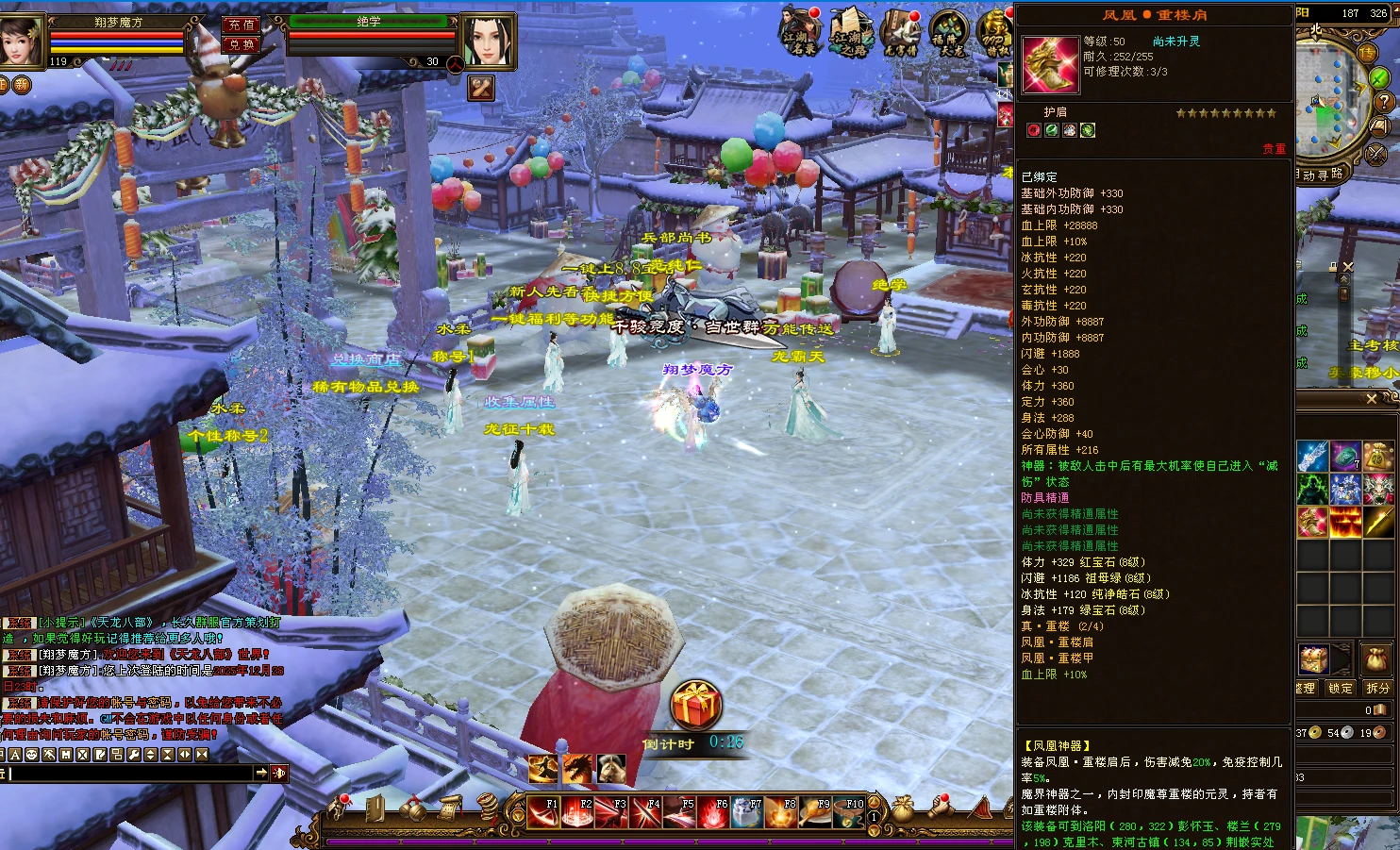Screen dimensions: 1400x850
Task: Click the 拆分 split button in bag
Action: pyautogui.click(x=1377, y=689)
